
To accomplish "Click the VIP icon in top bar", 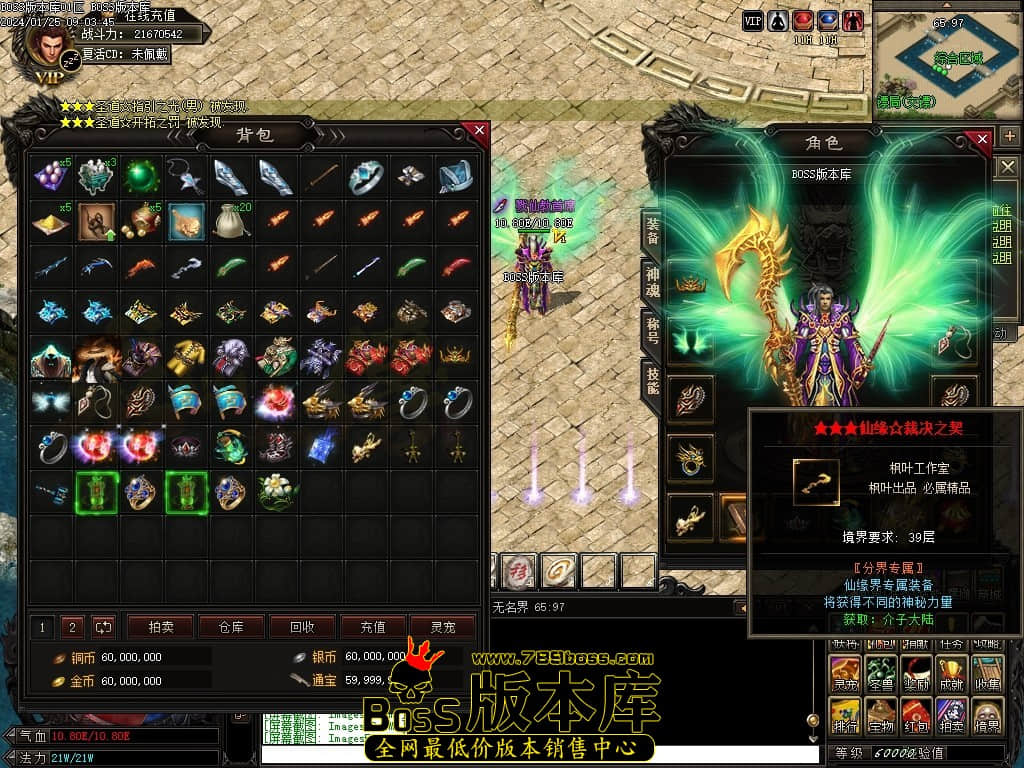I will pos(752,20).
